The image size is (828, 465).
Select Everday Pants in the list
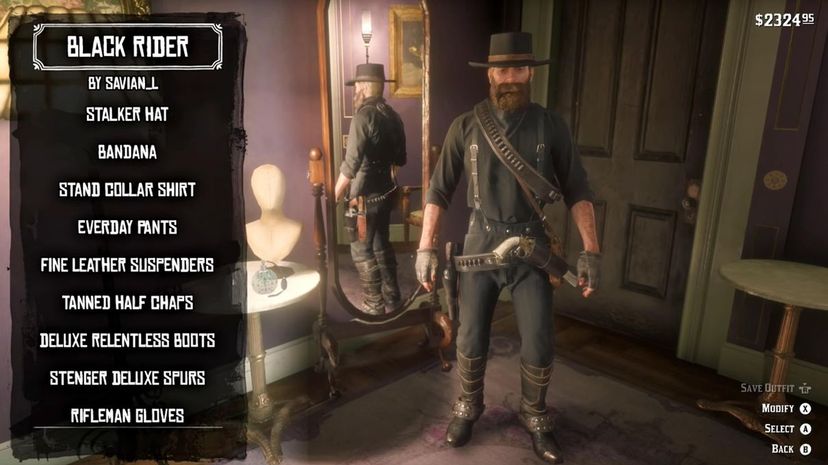[x=127, y=228]
